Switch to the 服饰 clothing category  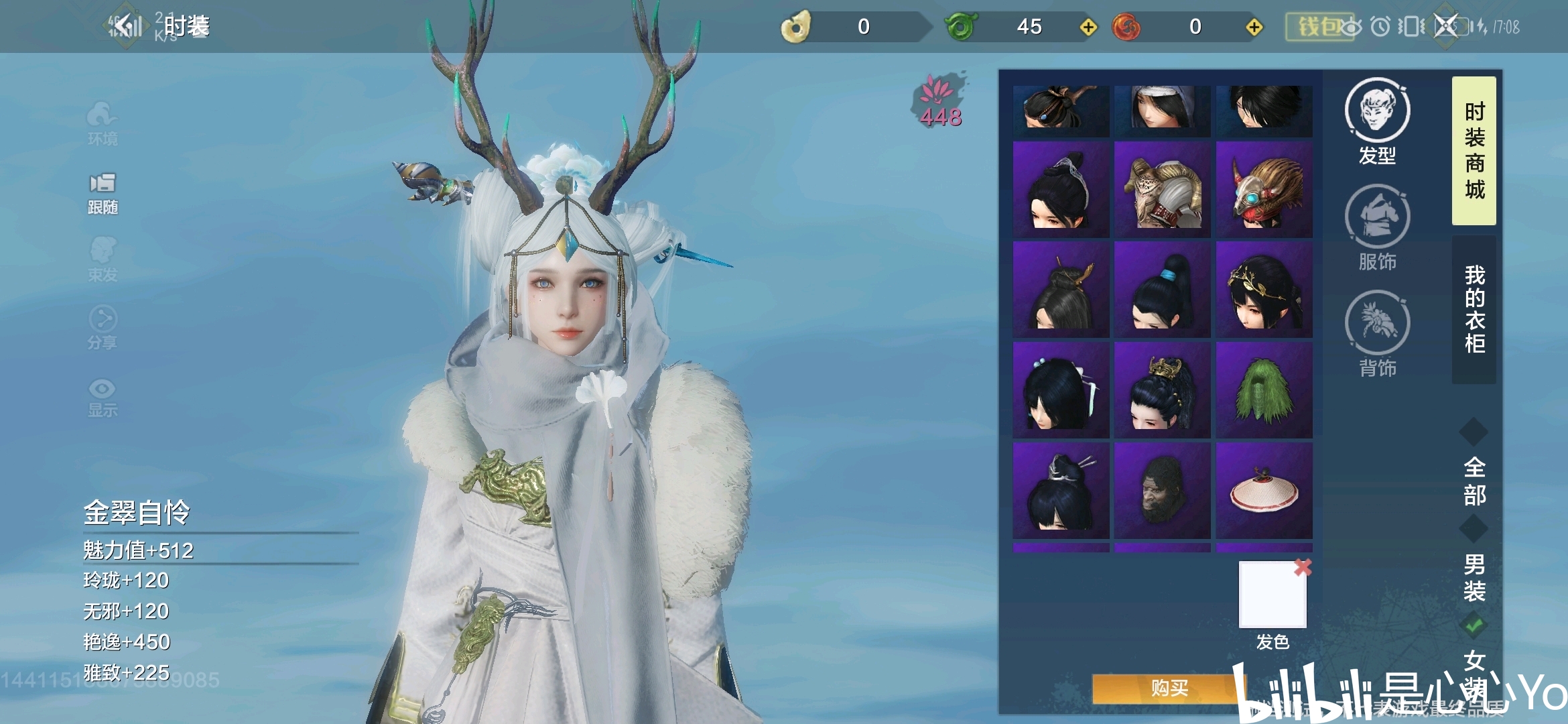pos(1377,227)
